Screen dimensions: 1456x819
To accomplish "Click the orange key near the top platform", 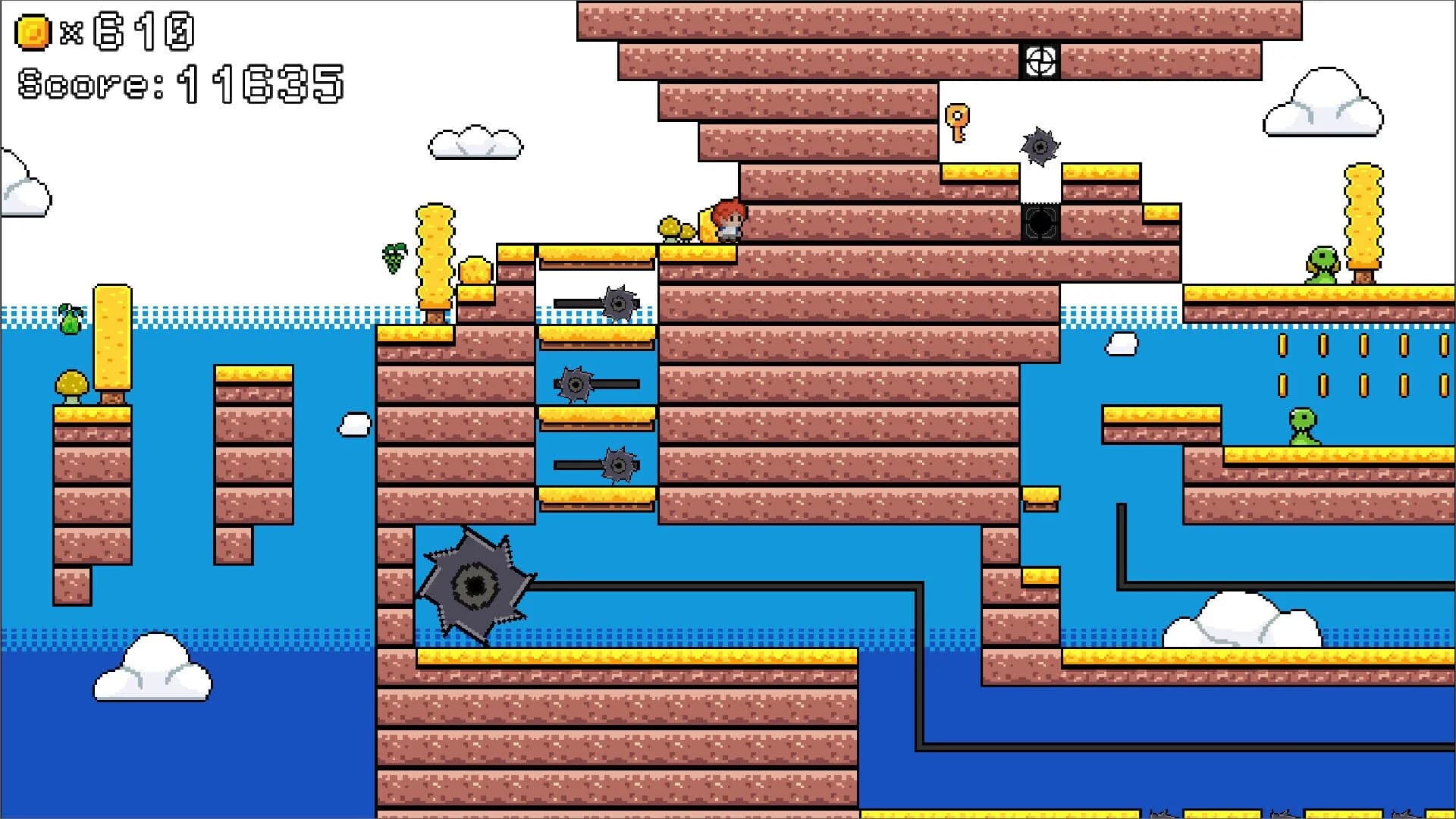I will pyautogui.click(x=959, y=123).
